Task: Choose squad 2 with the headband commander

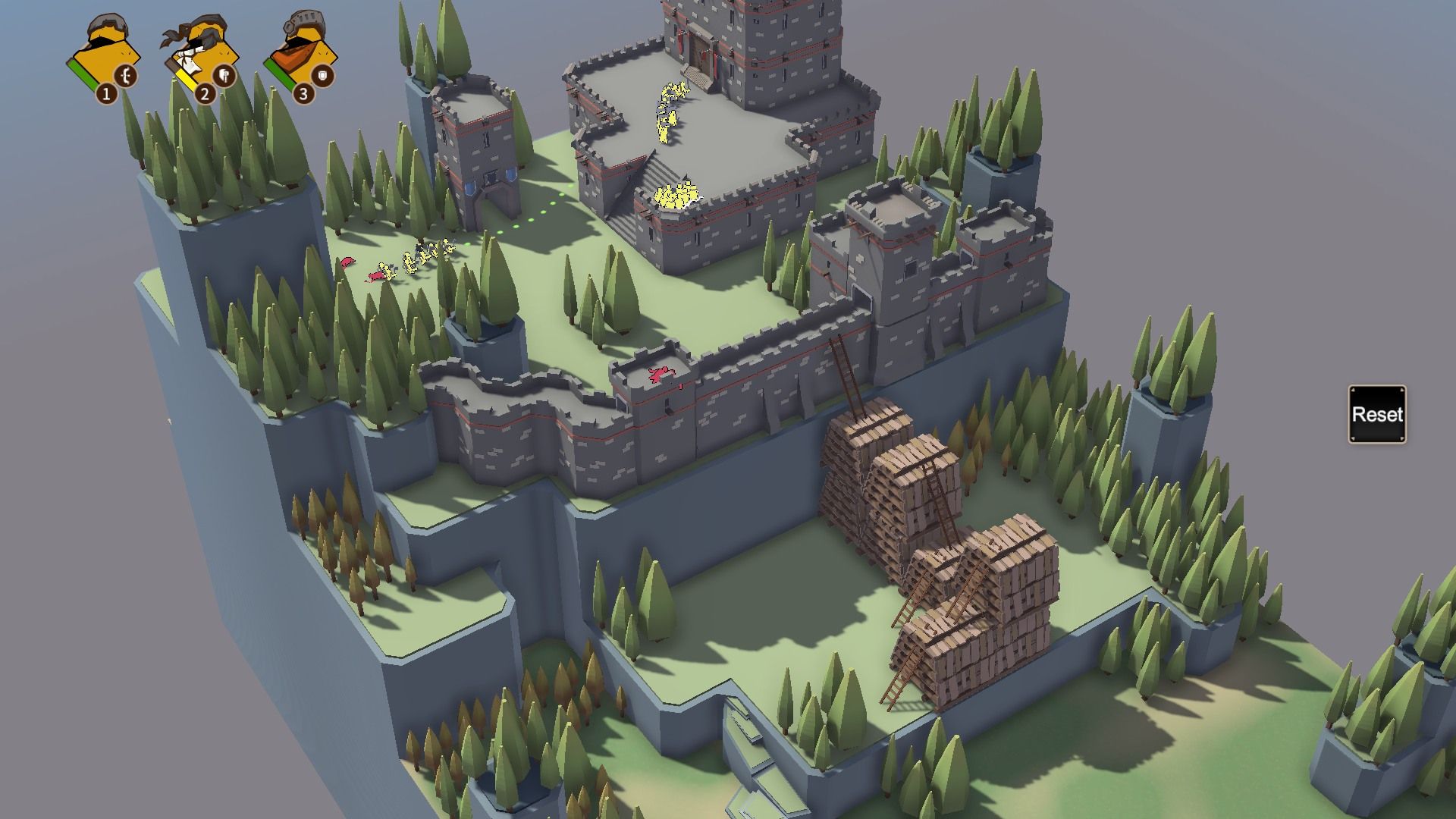Action: (202, 58)
